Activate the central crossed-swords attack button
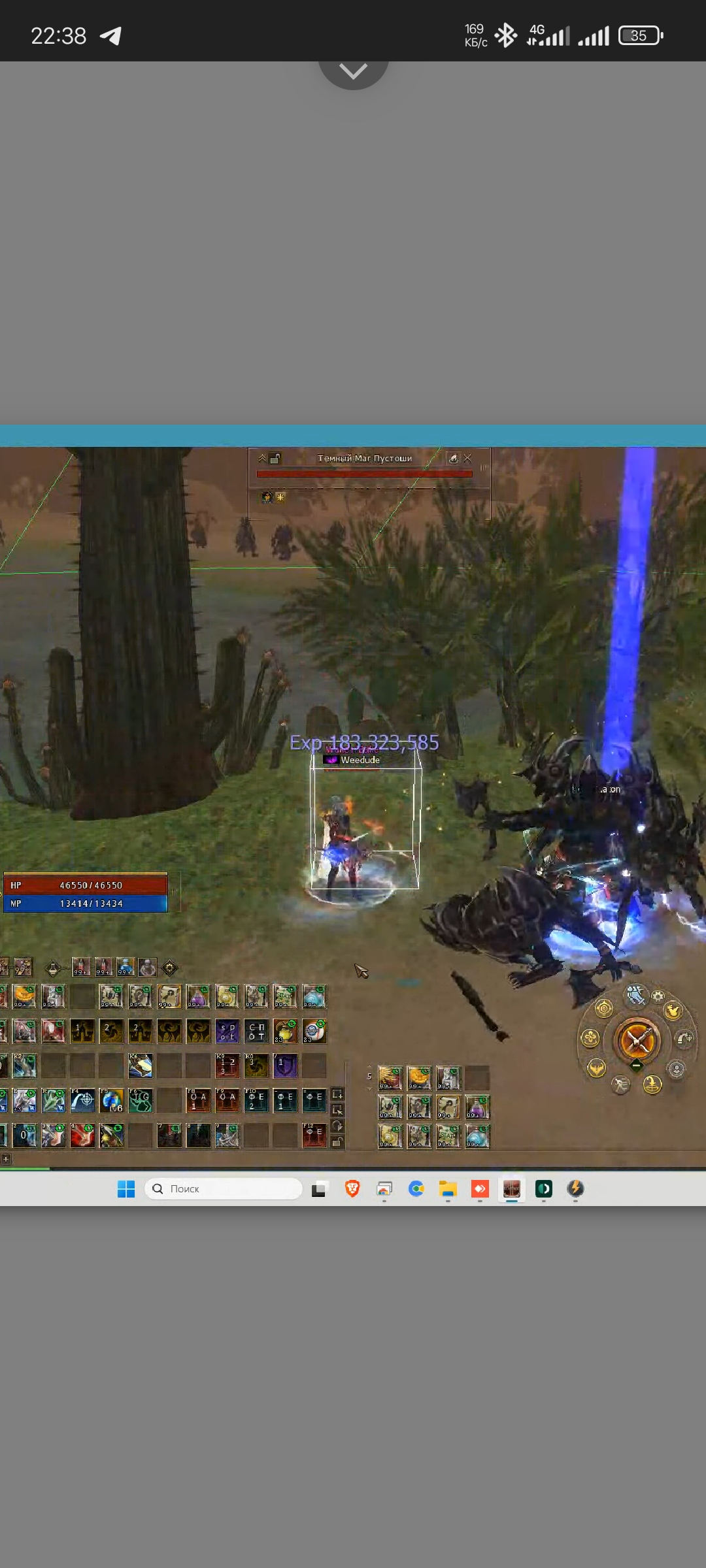The width and height of the screenshot is (706, 1568). (x=637, y=1041)
